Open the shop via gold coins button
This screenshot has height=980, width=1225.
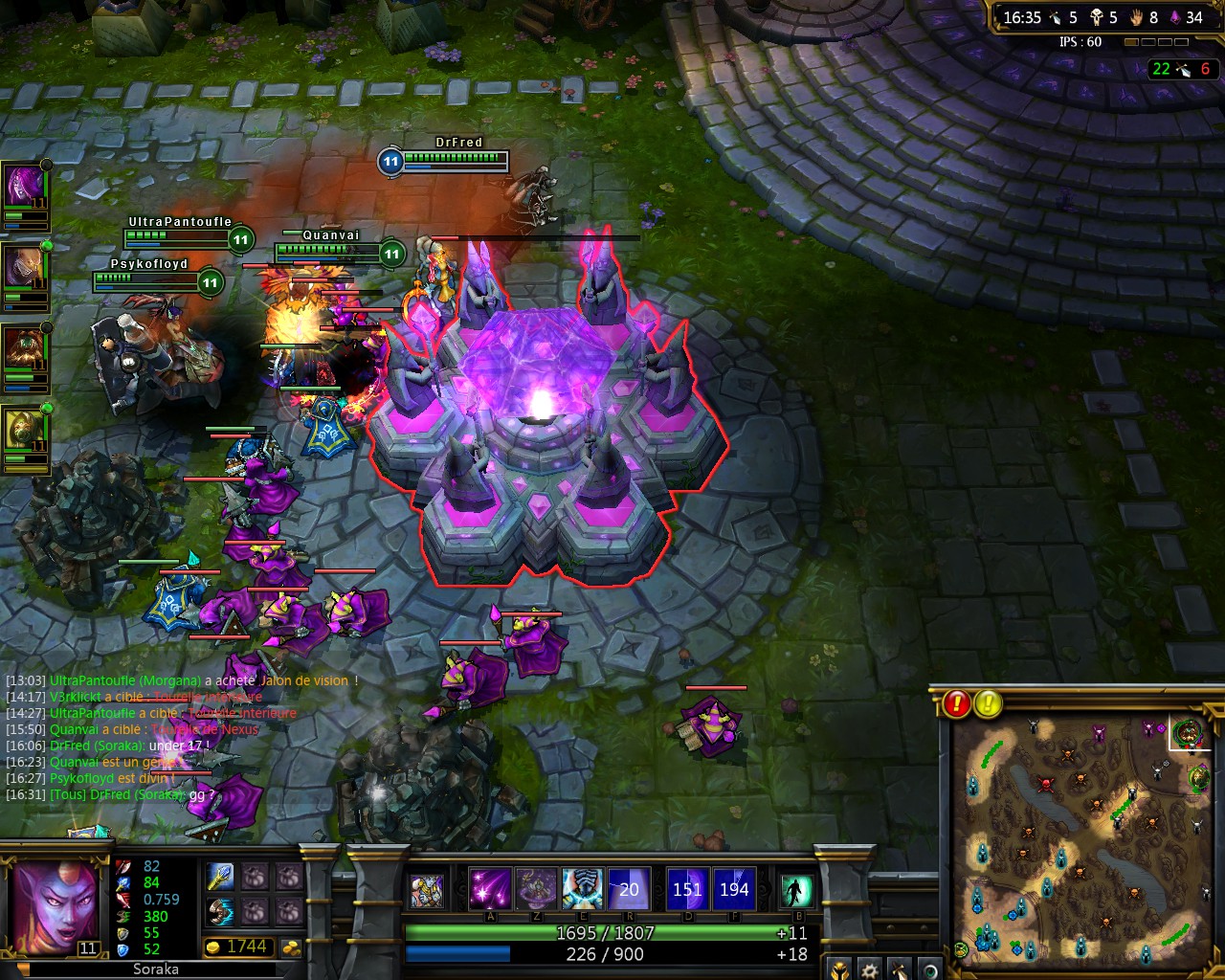click(293, 947)
